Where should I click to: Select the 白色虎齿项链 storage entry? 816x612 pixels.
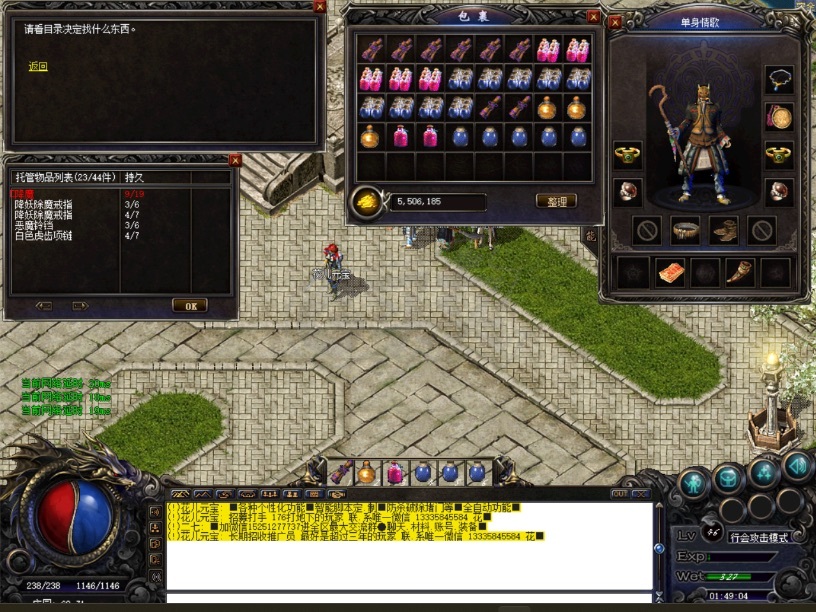pyautogui.click(x=46, y=235)
